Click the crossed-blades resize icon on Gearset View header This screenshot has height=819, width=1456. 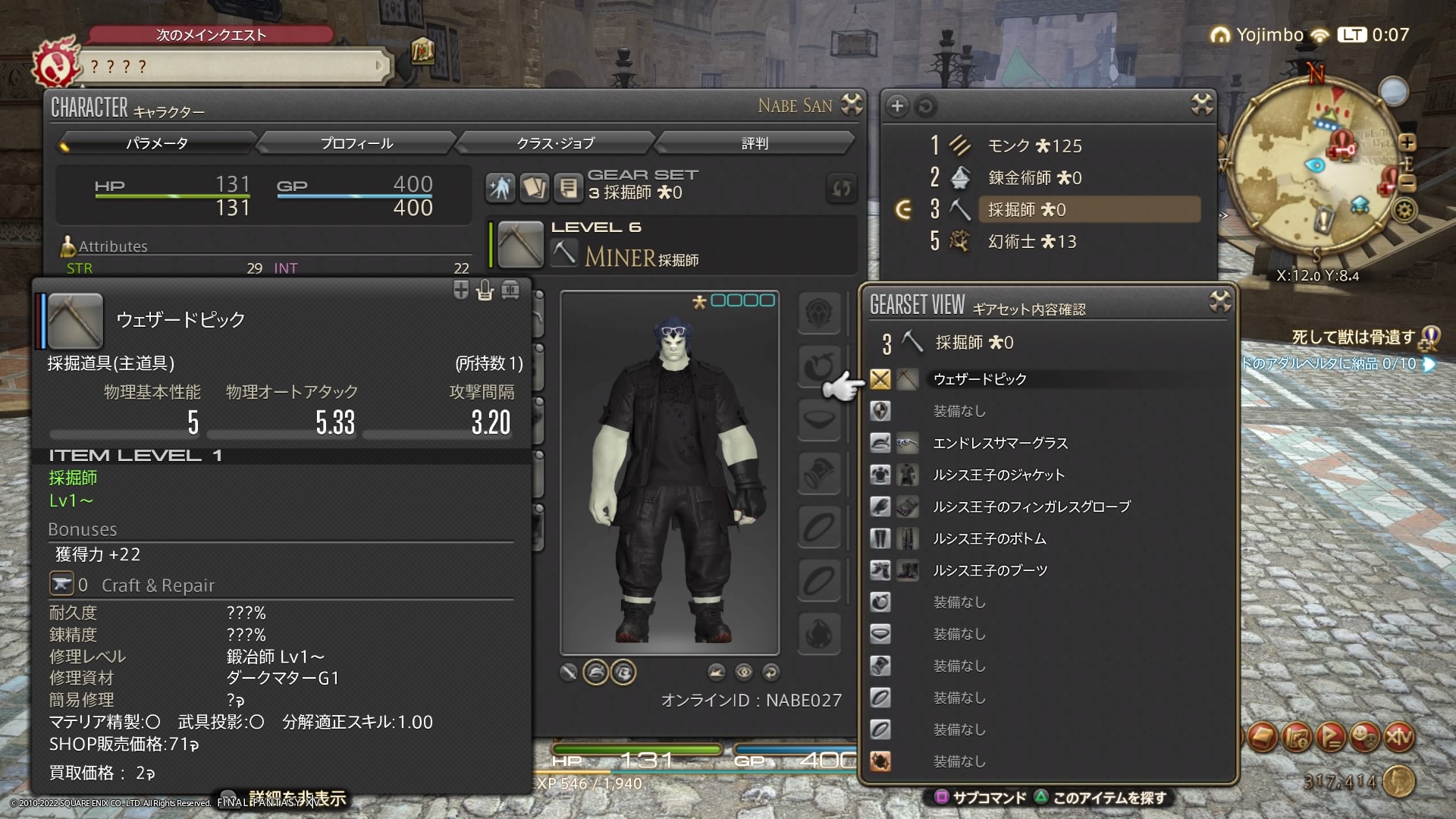(1220, 301)
